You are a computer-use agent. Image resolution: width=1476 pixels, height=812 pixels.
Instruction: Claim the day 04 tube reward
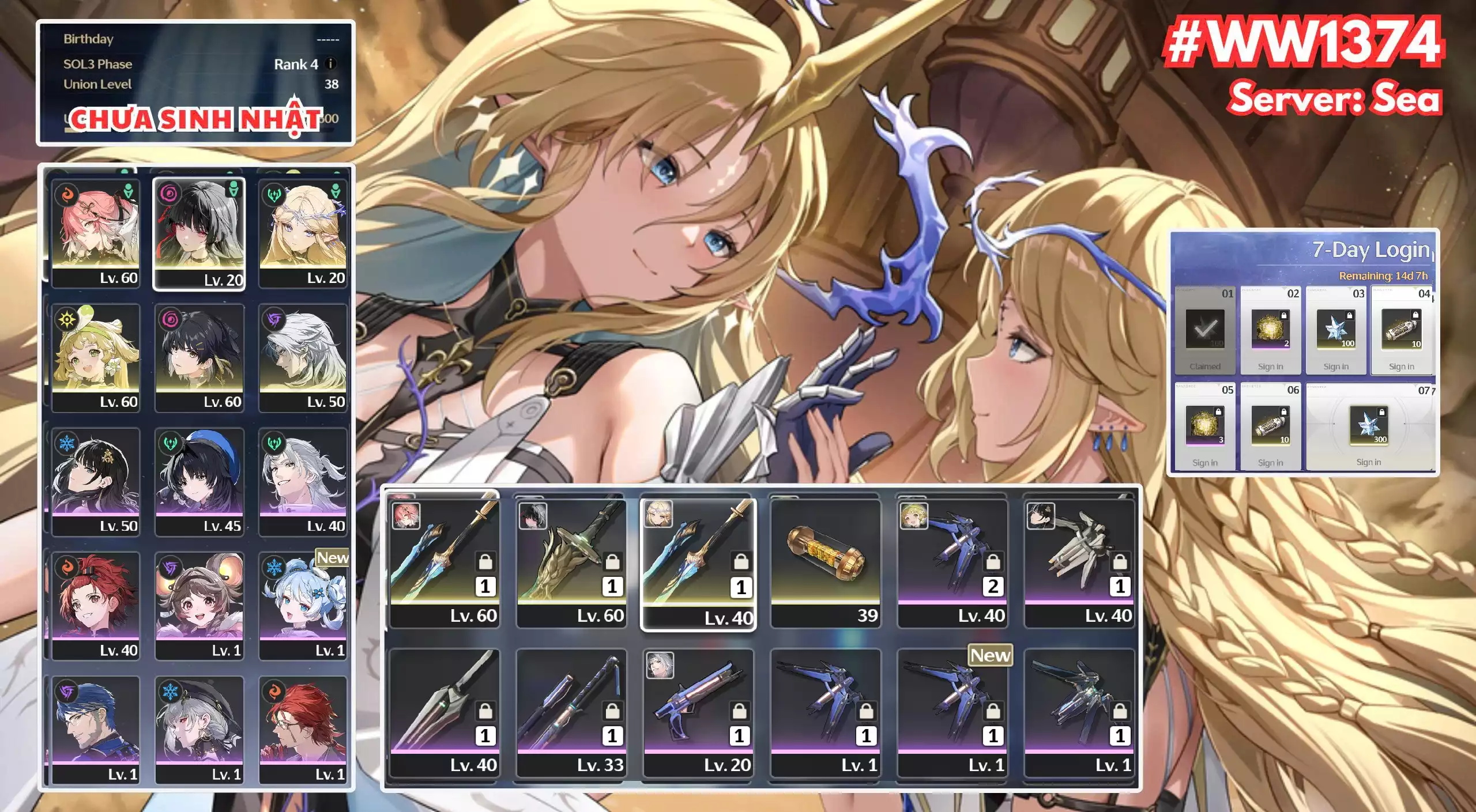coord(1401,331)
